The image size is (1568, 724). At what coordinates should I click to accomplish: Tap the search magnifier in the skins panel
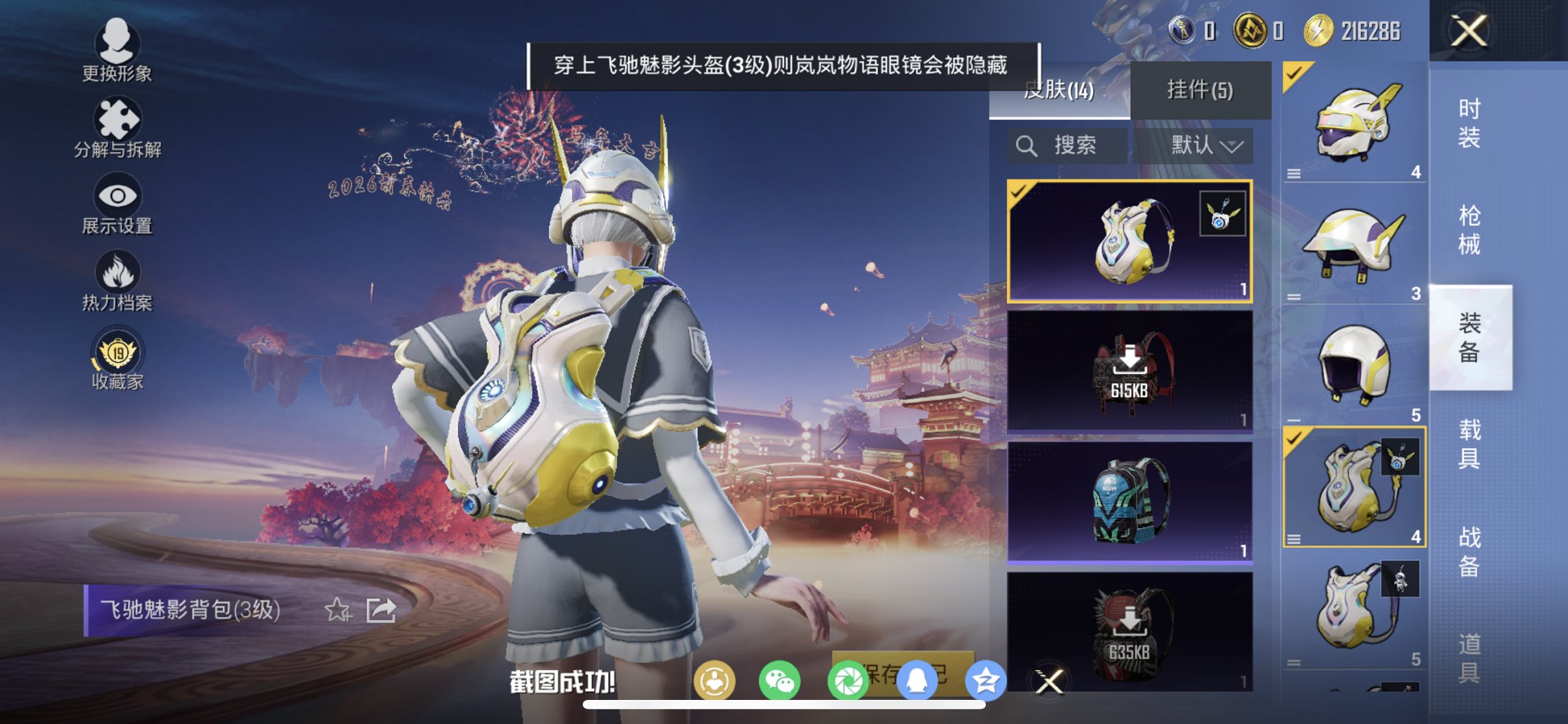tap(1027, 145)
